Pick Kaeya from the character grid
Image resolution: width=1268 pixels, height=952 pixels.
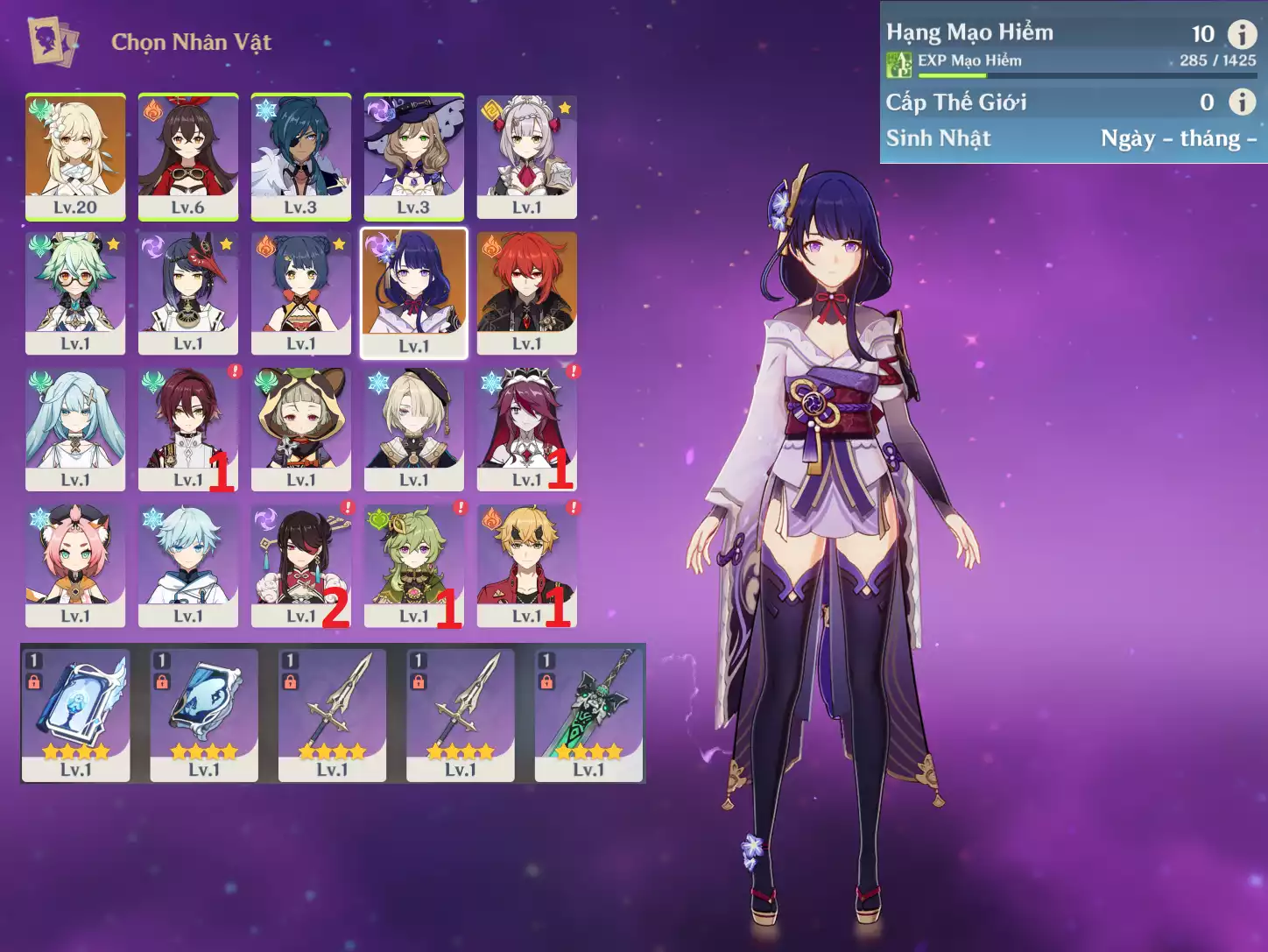[x=301, y=156]
